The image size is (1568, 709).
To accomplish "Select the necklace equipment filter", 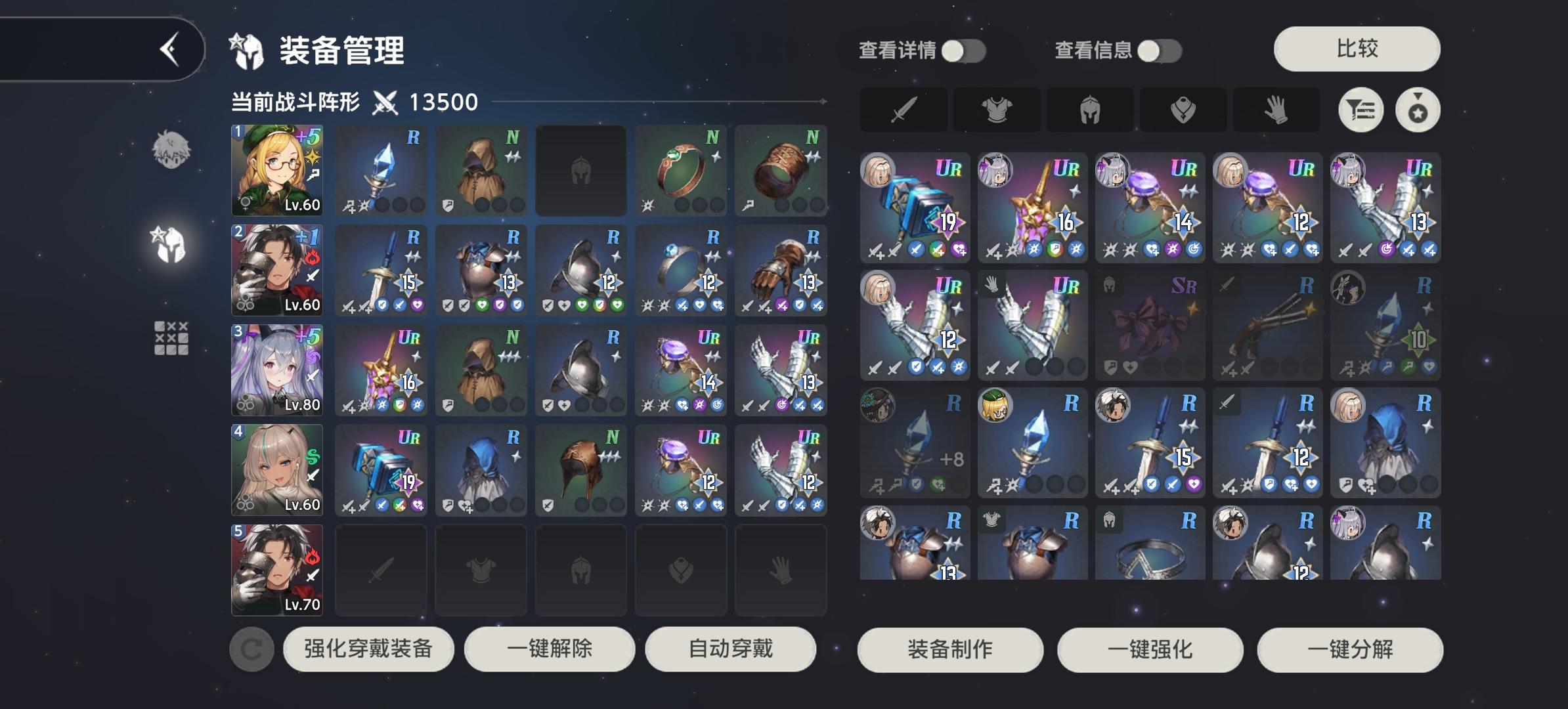I will 1183,110.
